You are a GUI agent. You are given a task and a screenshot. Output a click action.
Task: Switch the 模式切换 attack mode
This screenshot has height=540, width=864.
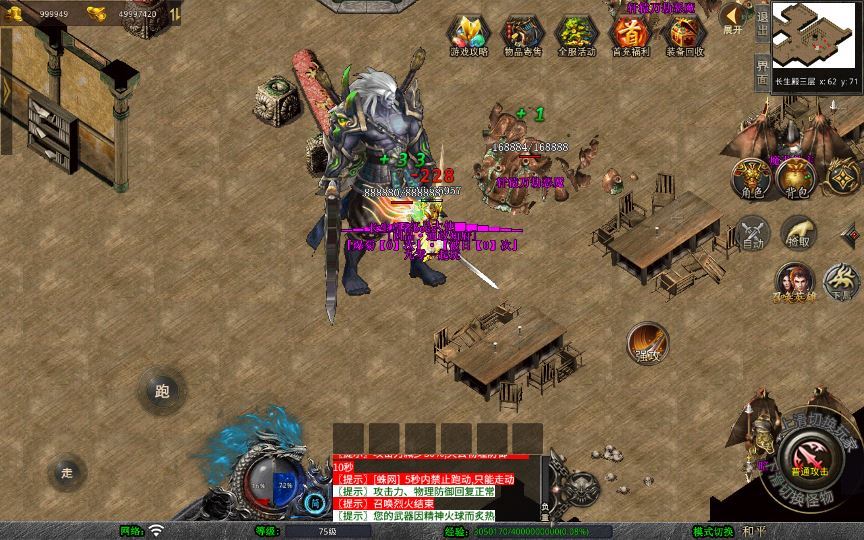pos(714,531)
